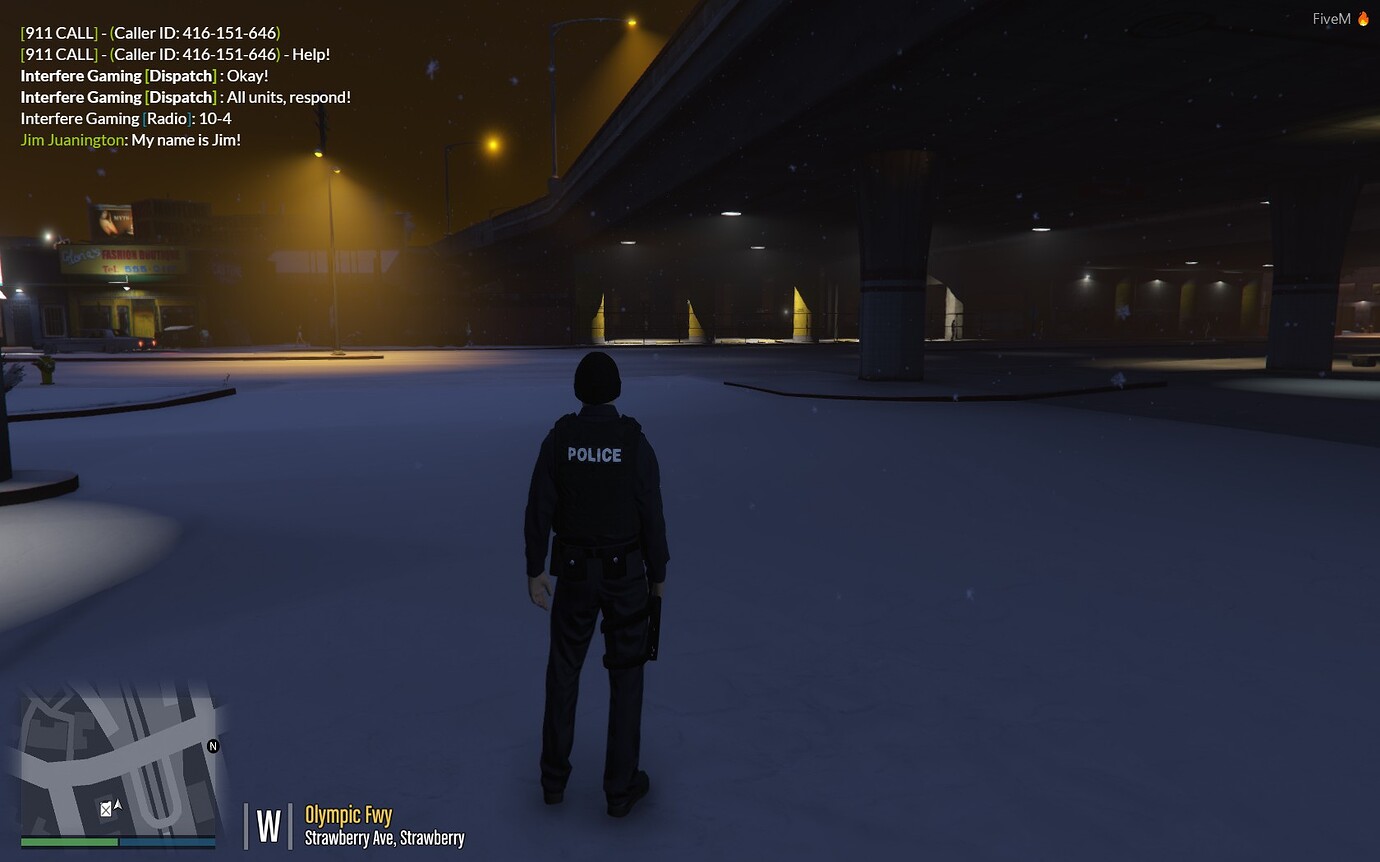
Task: Click the white arrow heading marker on minimap
Action: (116, 803)
